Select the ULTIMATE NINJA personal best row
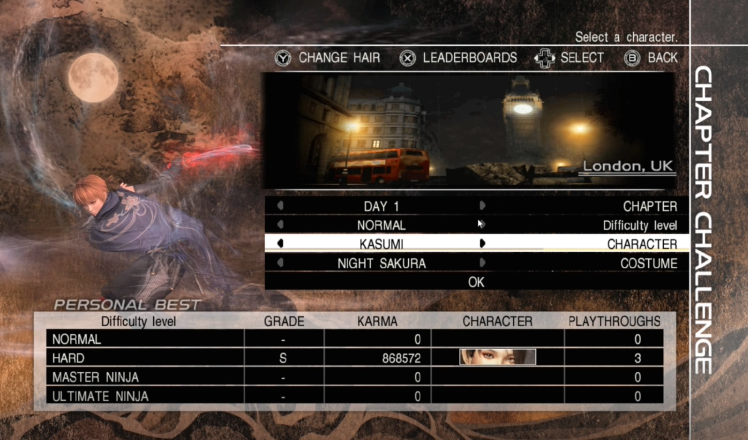 pos(354,396)
